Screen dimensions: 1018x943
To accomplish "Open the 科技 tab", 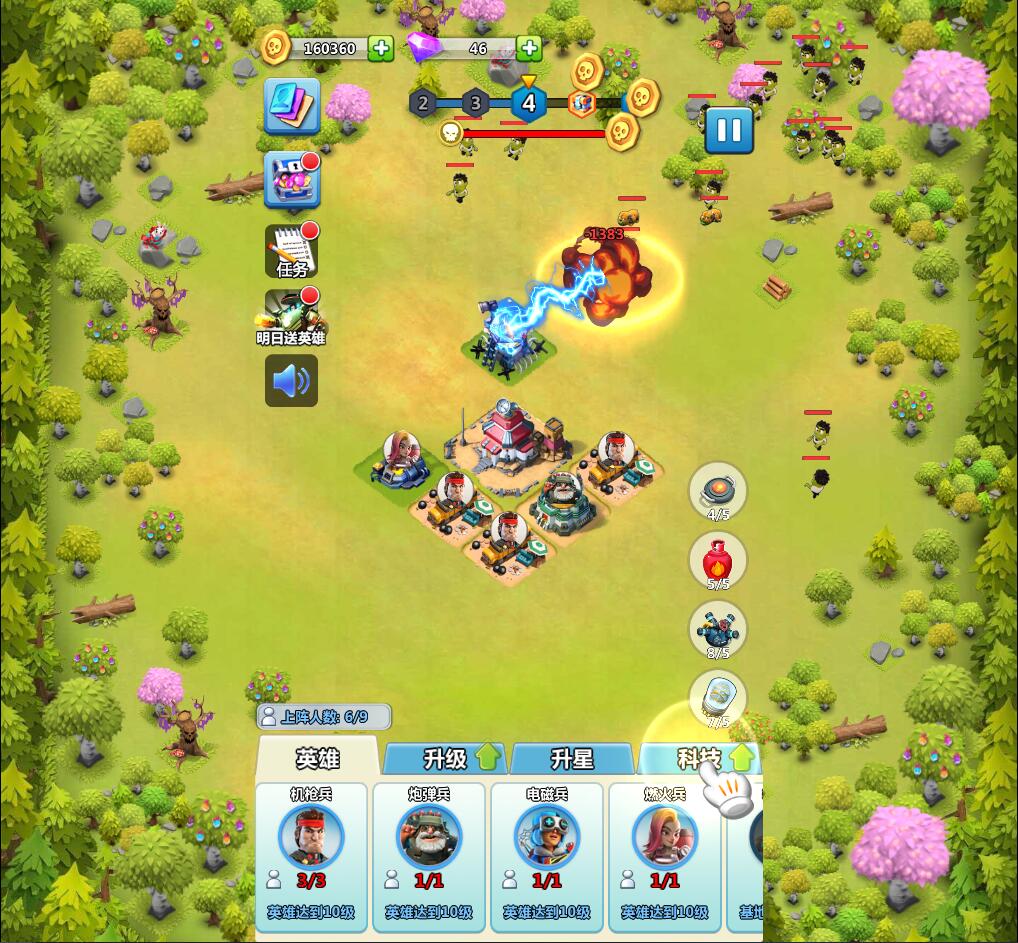I will click(699, 759).
